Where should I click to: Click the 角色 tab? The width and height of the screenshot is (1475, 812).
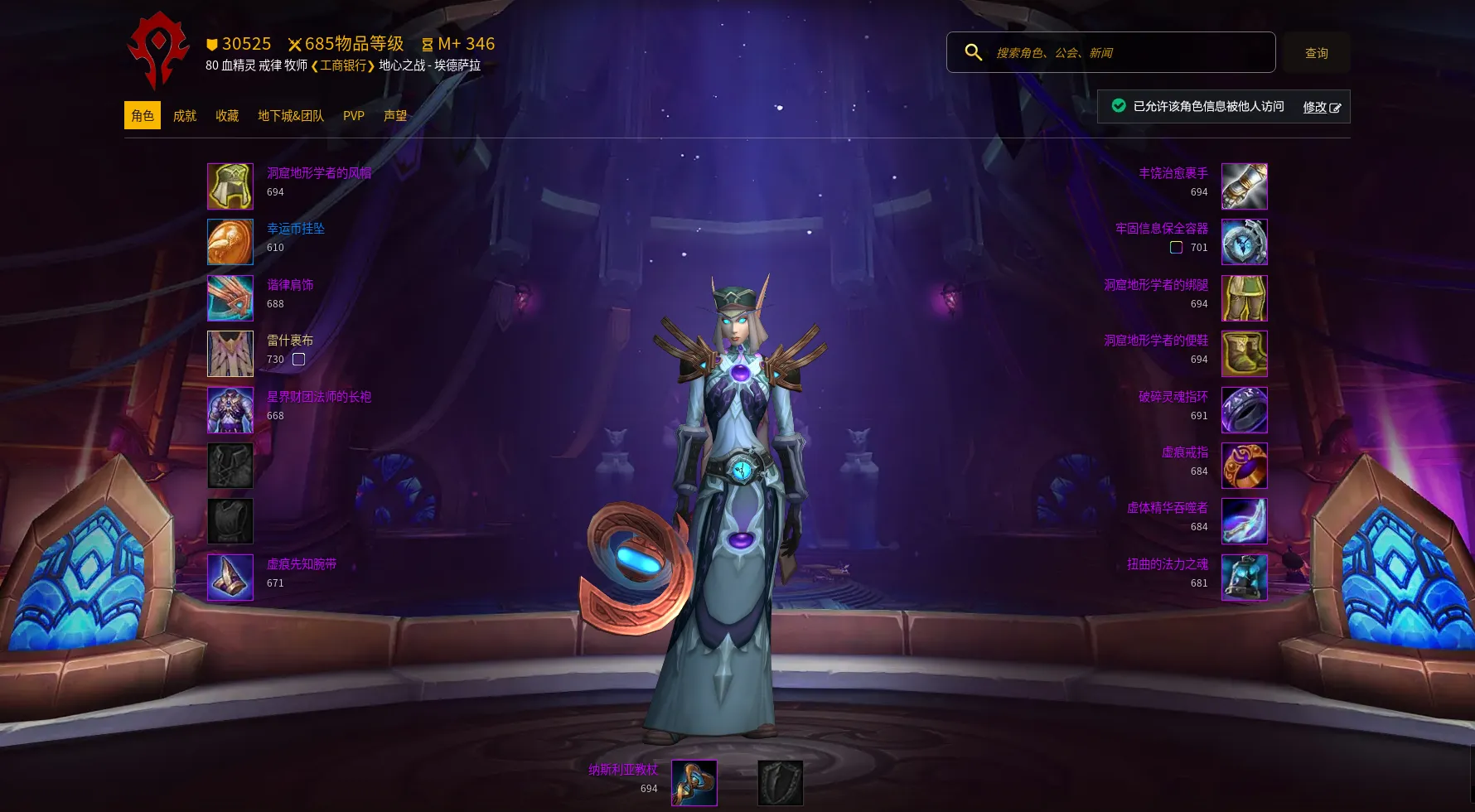pos(143,116)
